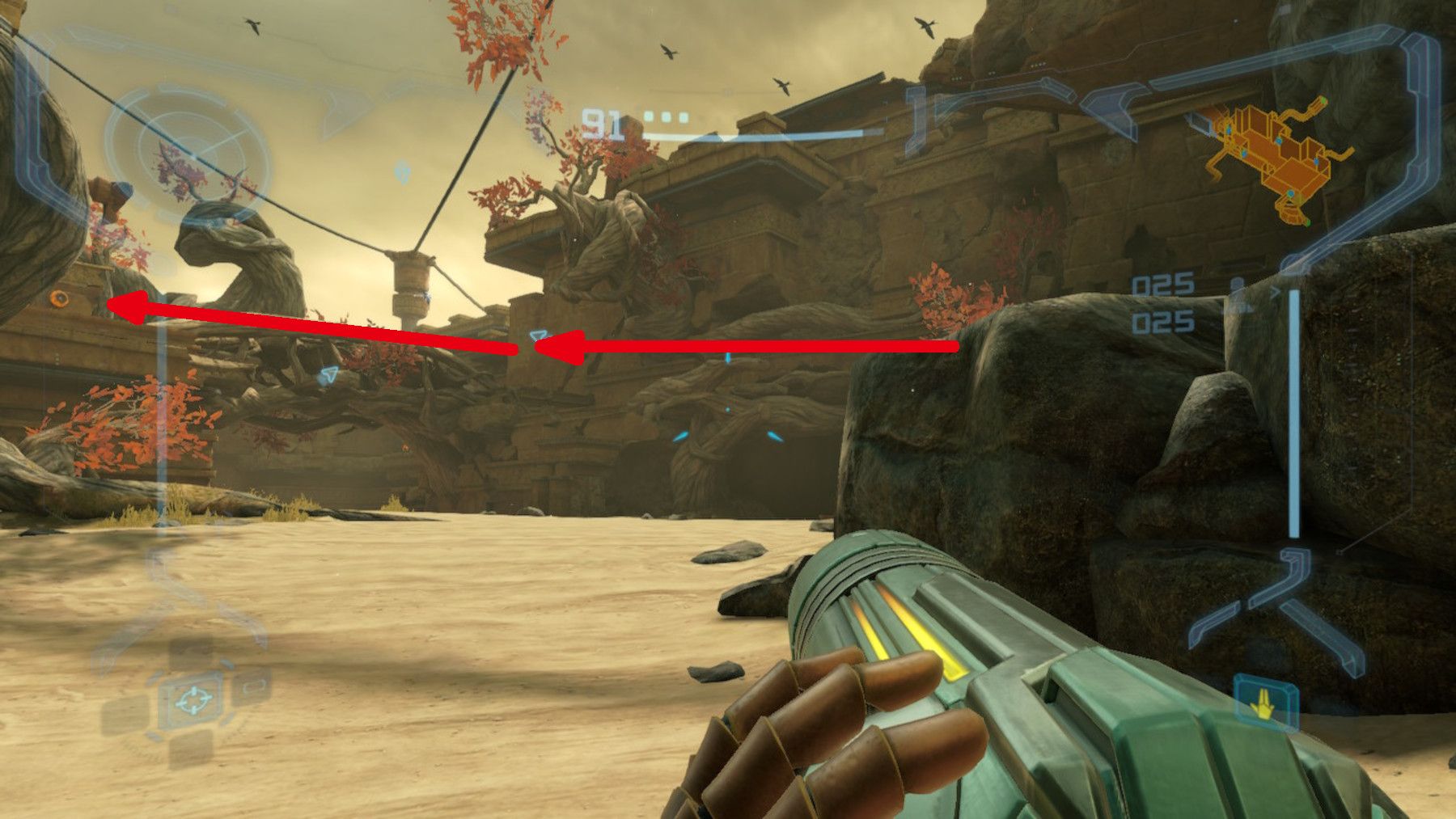Click the green waypoint dot on the minimap
1456x819 pixels.
tap(1324, 100)
